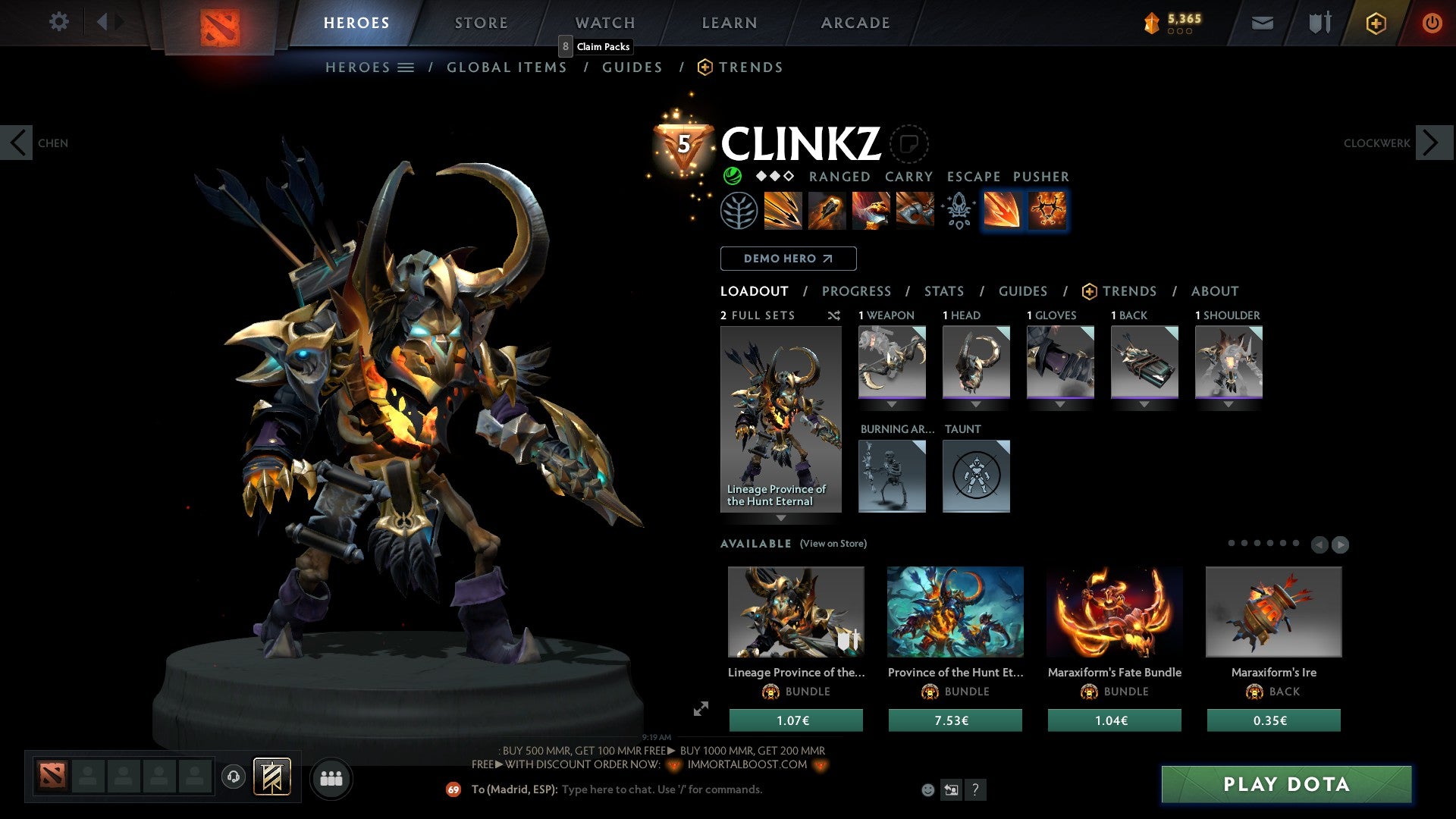
Task: Open the heroes list hamburger next to HEROES
Action: [407, 67]
